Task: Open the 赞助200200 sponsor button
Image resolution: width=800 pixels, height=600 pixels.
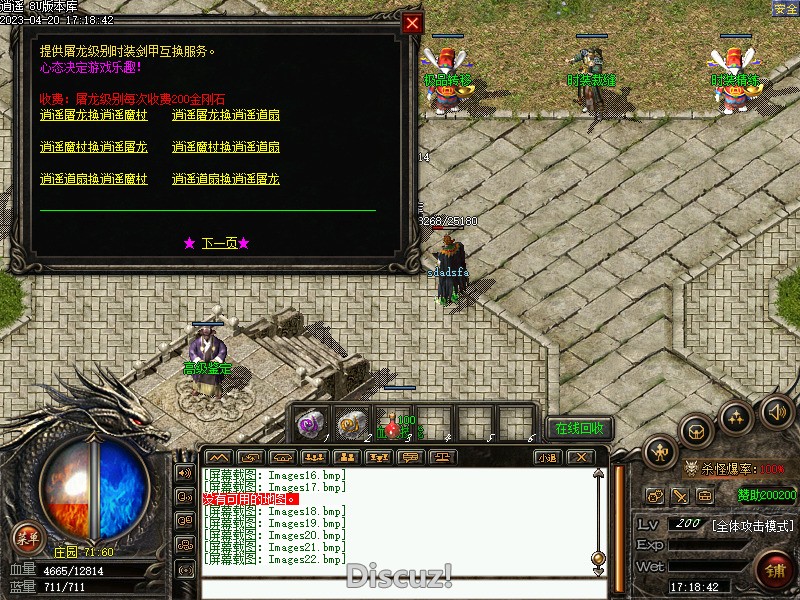Action: coord(767,494)
